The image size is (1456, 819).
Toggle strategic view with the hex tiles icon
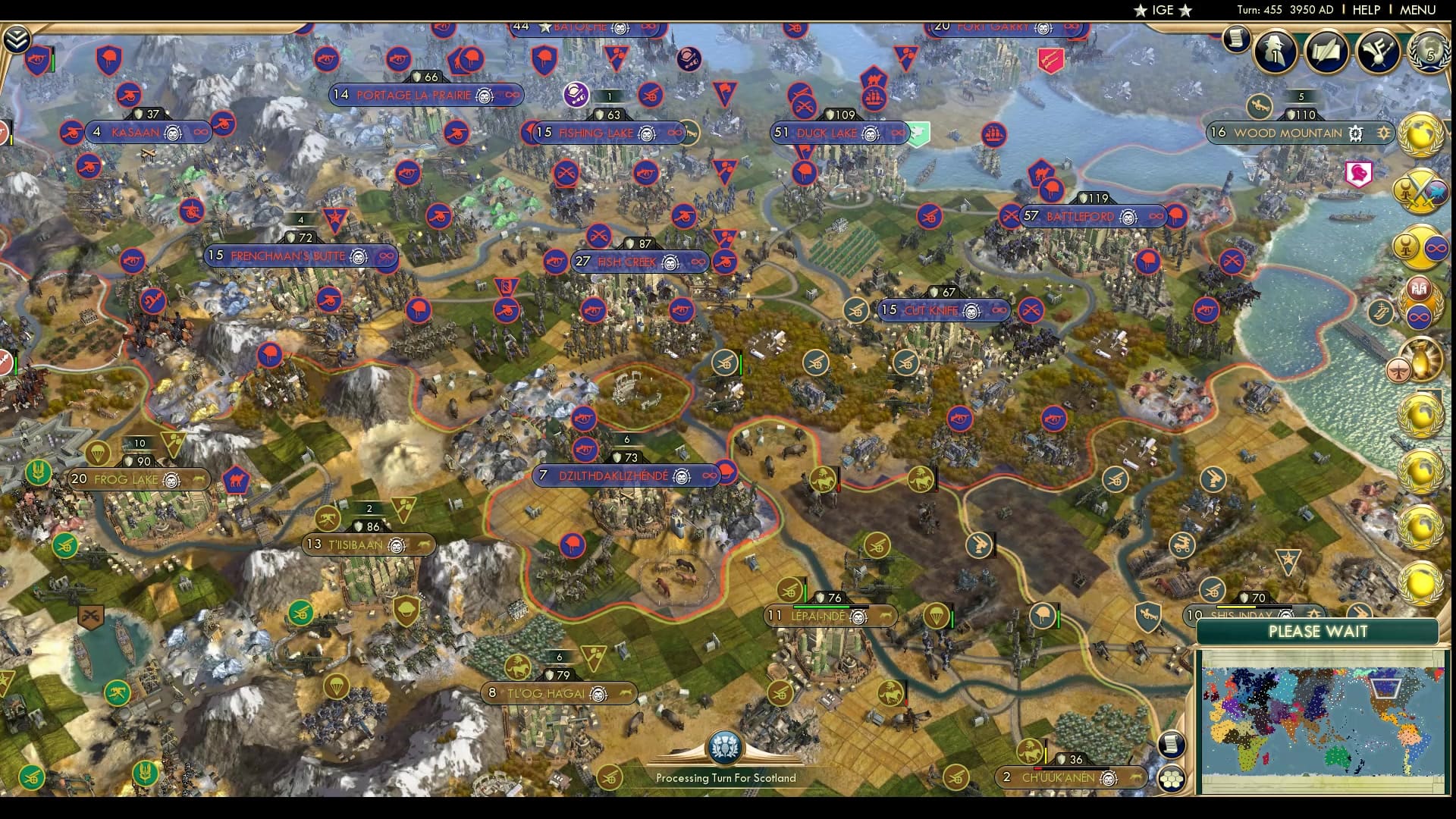click(1172, 778)
